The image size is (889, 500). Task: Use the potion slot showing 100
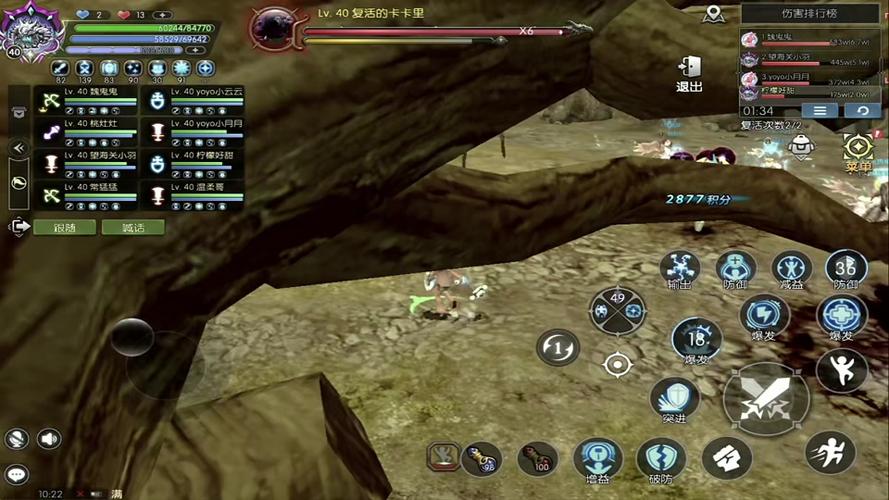pyautogui.click(x=537, y=458)
